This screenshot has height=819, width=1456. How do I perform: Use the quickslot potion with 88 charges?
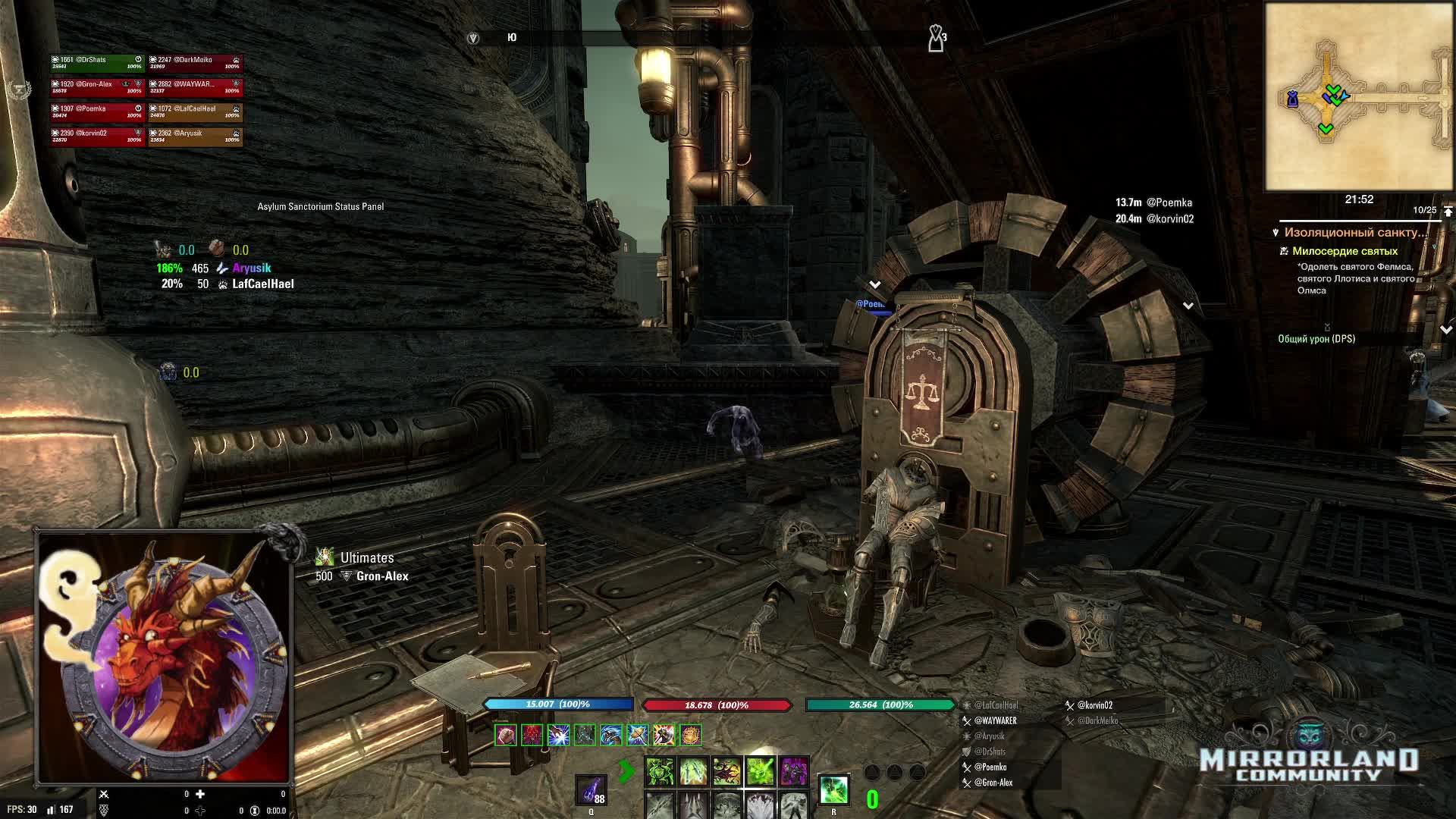pos(591,790)
